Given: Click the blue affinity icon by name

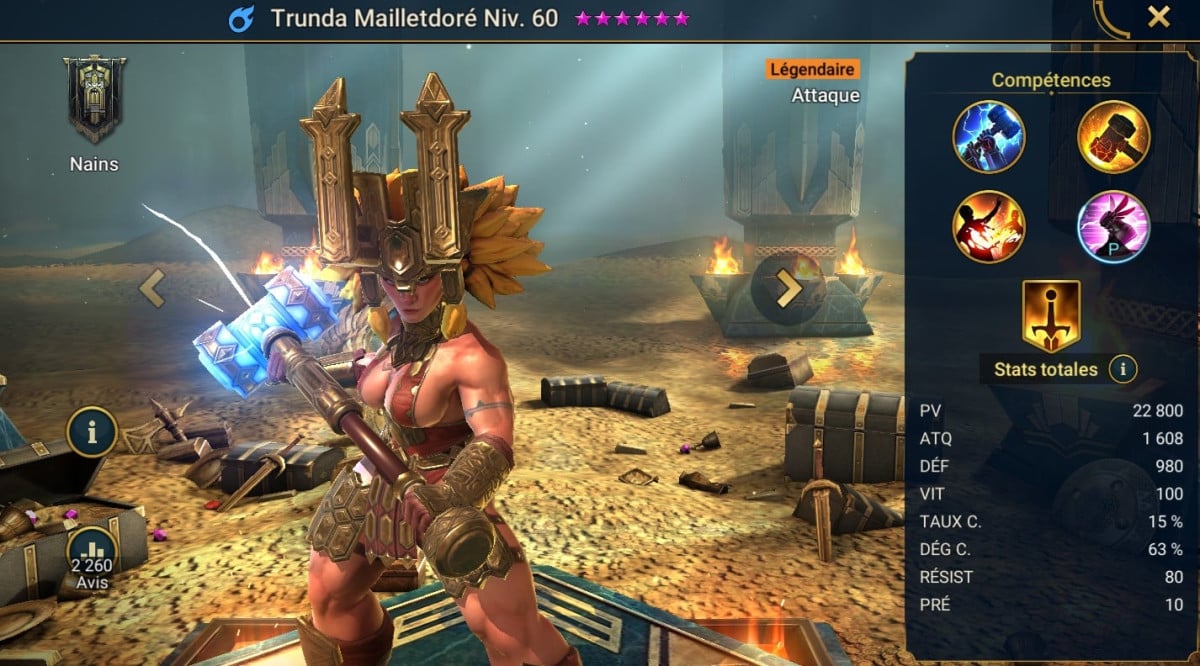Looking at the screenshot, I should pyautogui.click(x=239, y=19).
